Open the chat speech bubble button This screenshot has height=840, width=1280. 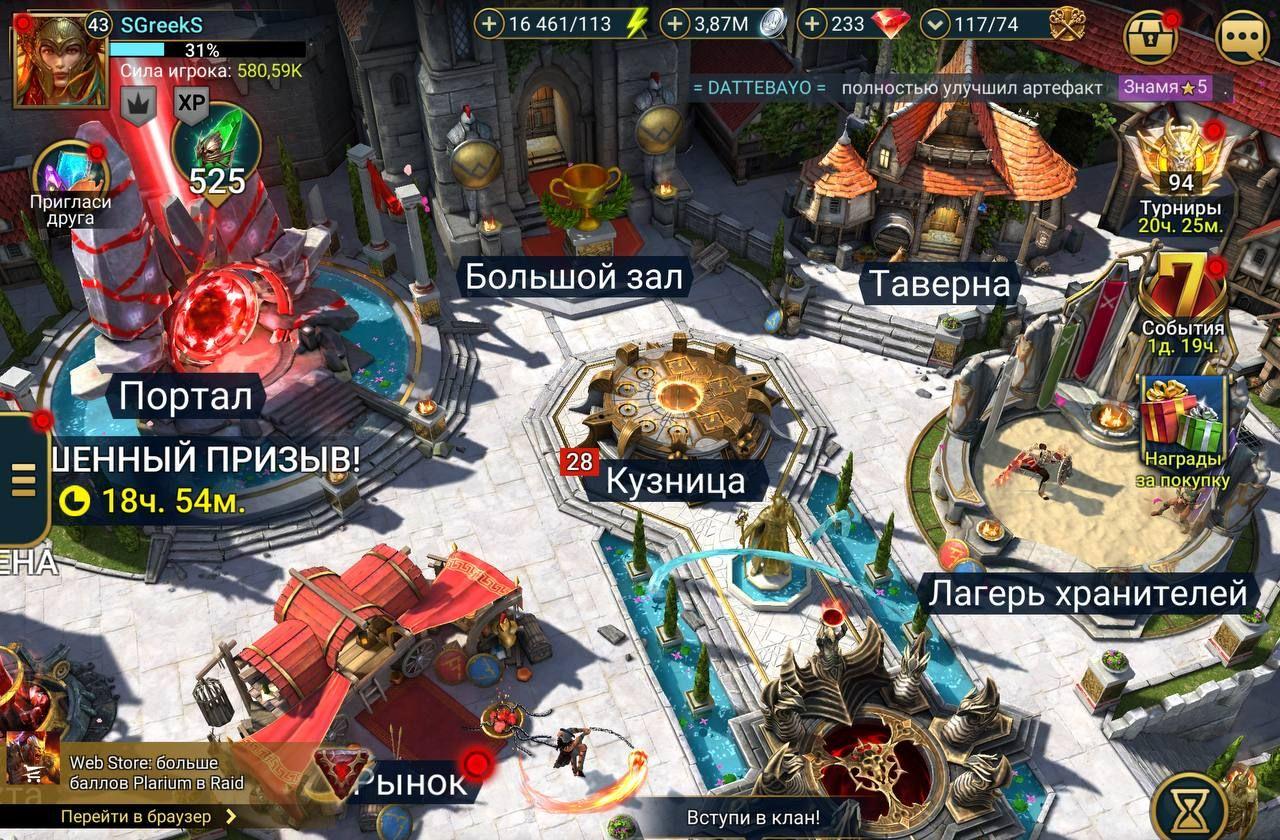coord(1242,37)
